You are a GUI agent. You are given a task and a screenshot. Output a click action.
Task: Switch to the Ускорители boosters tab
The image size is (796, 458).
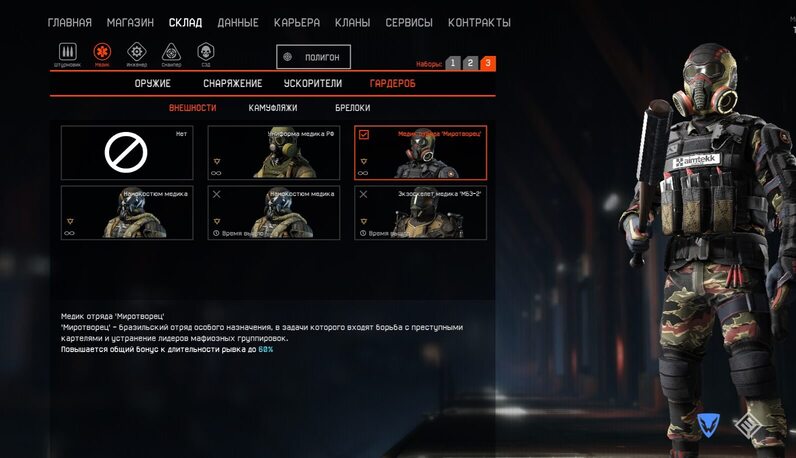(x=314, y=84)
